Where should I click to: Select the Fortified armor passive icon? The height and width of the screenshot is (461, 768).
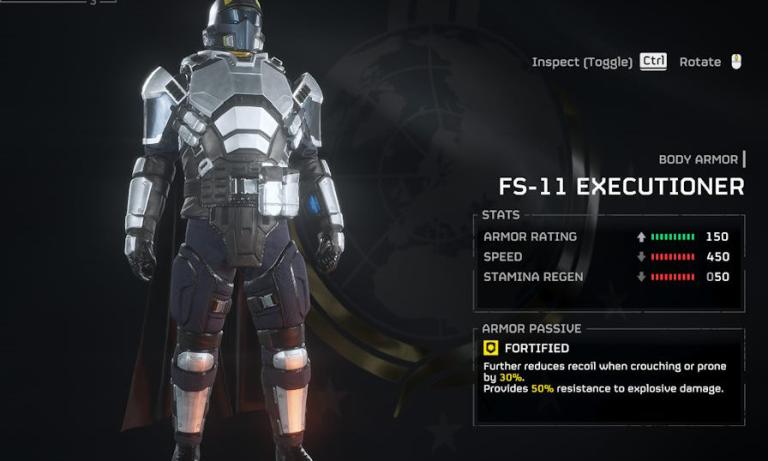coord(491,348)
